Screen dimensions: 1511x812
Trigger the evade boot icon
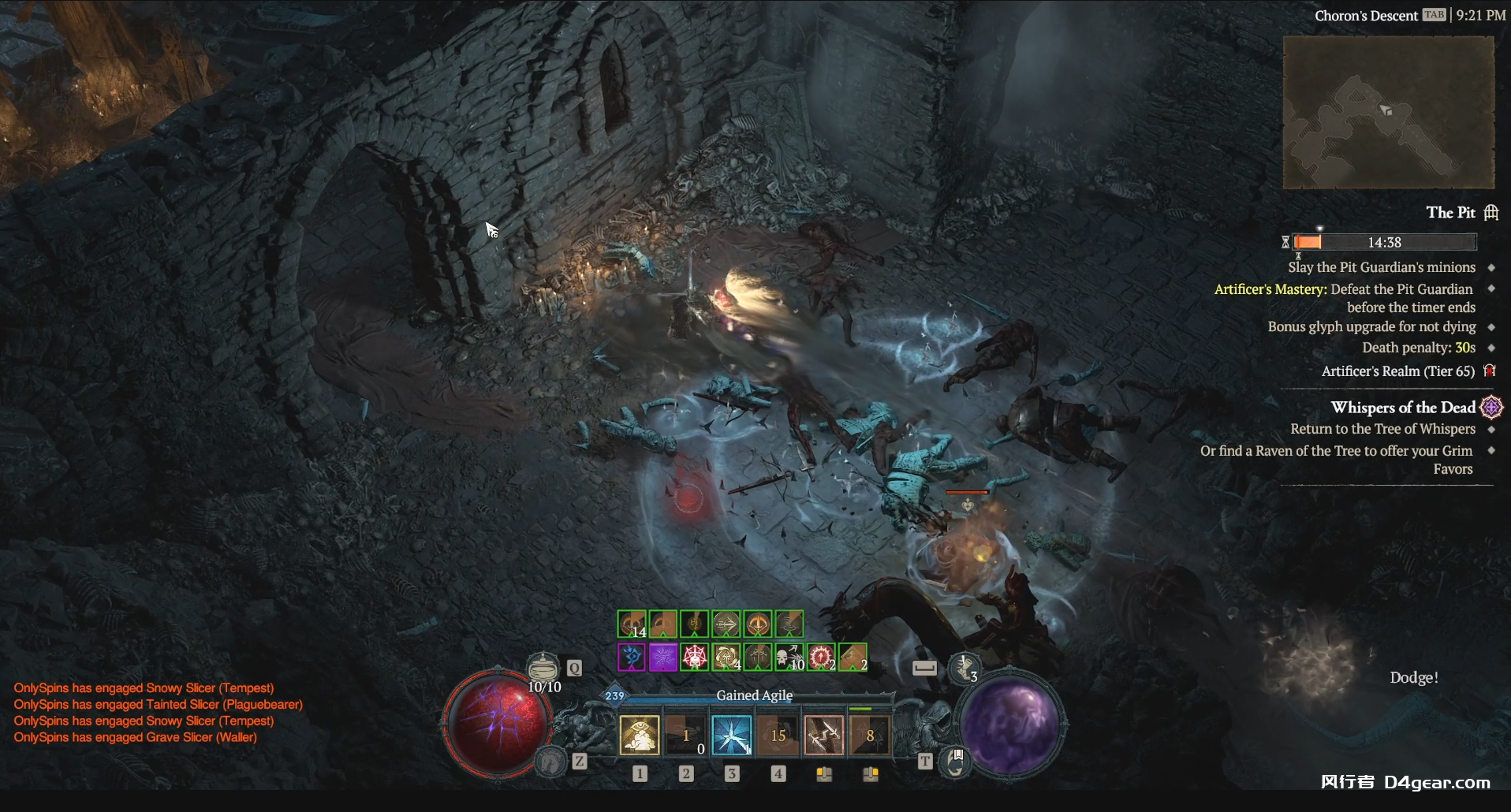point(964,668)
